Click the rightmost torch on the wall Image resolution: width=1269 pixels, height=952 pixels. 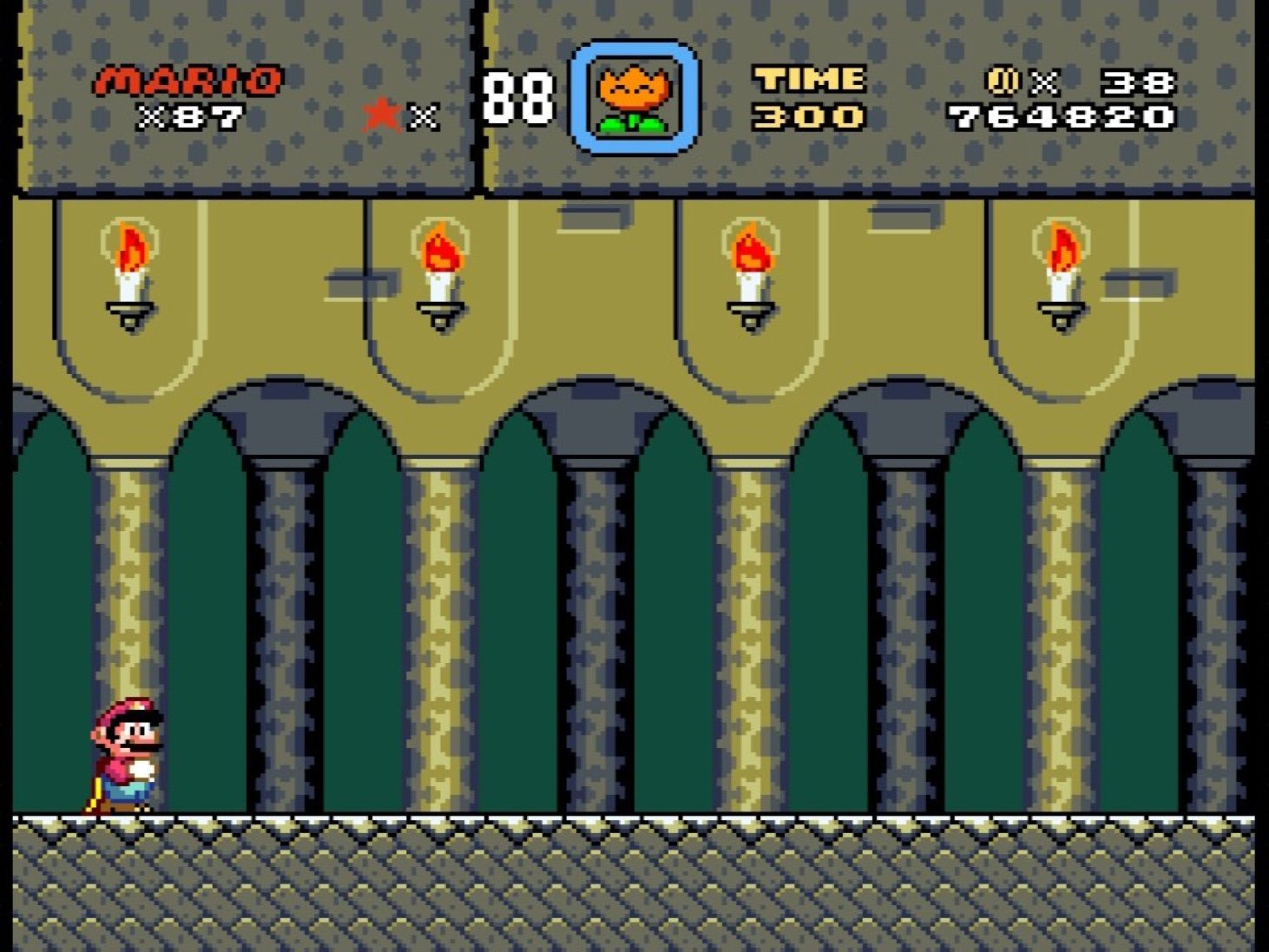pyautogui.click(x=1061, y=249)
